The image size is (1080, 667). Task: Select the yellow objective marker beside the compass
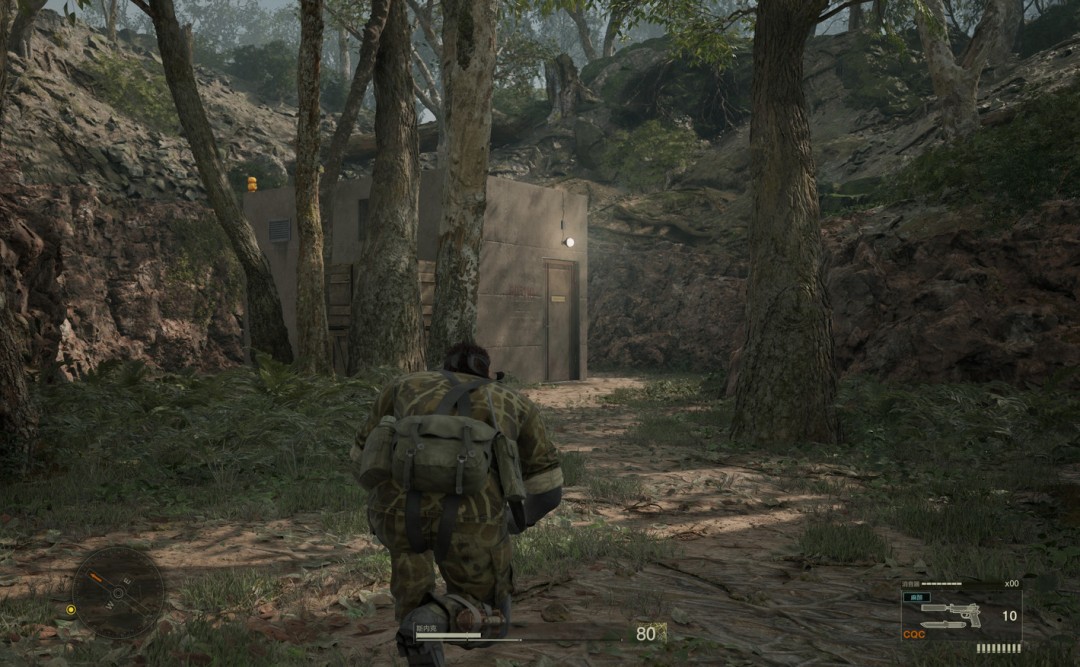pos(71,609)
